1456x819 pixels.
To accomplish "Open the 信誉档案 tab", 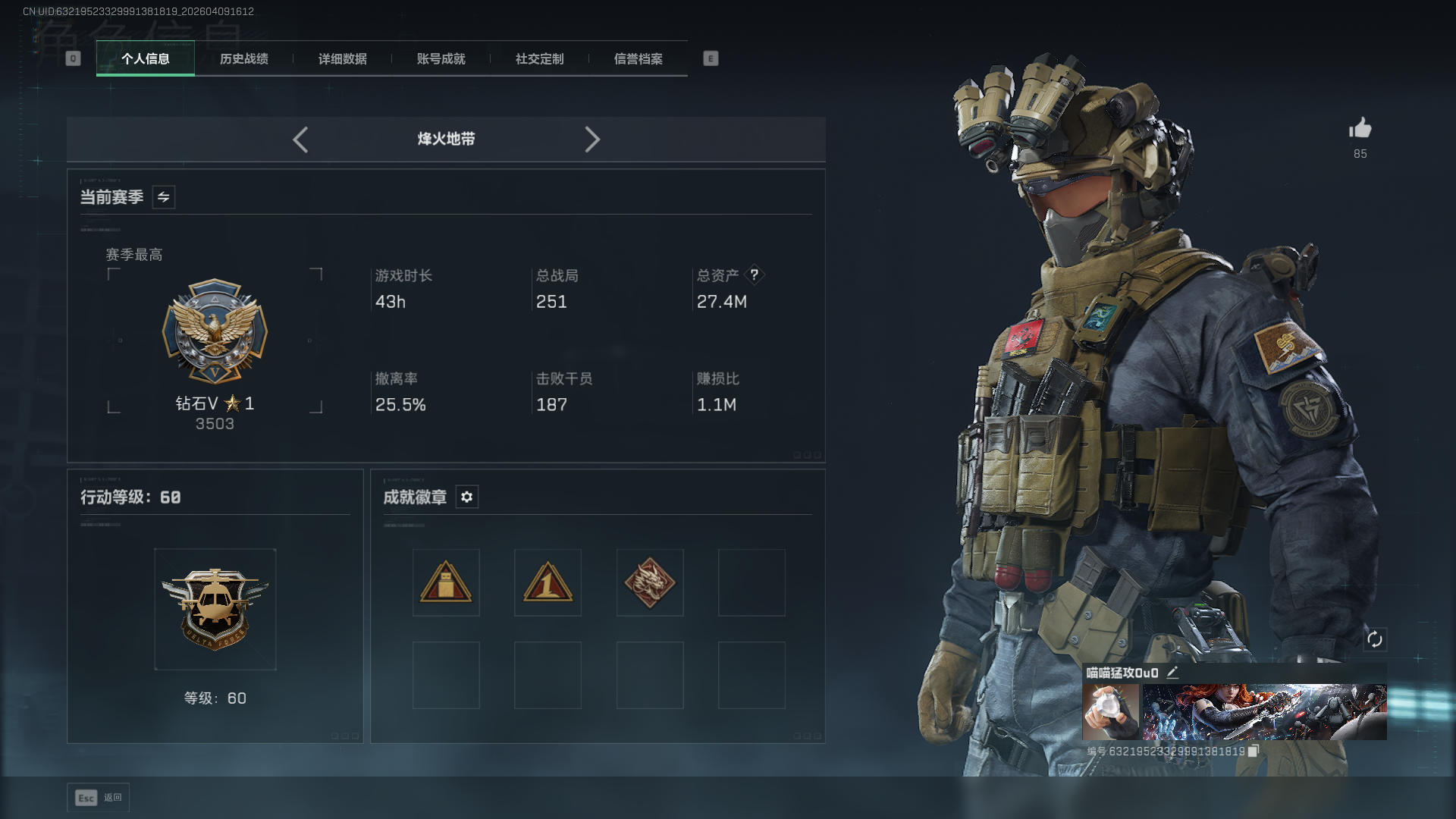I will (x=638, y=58).
